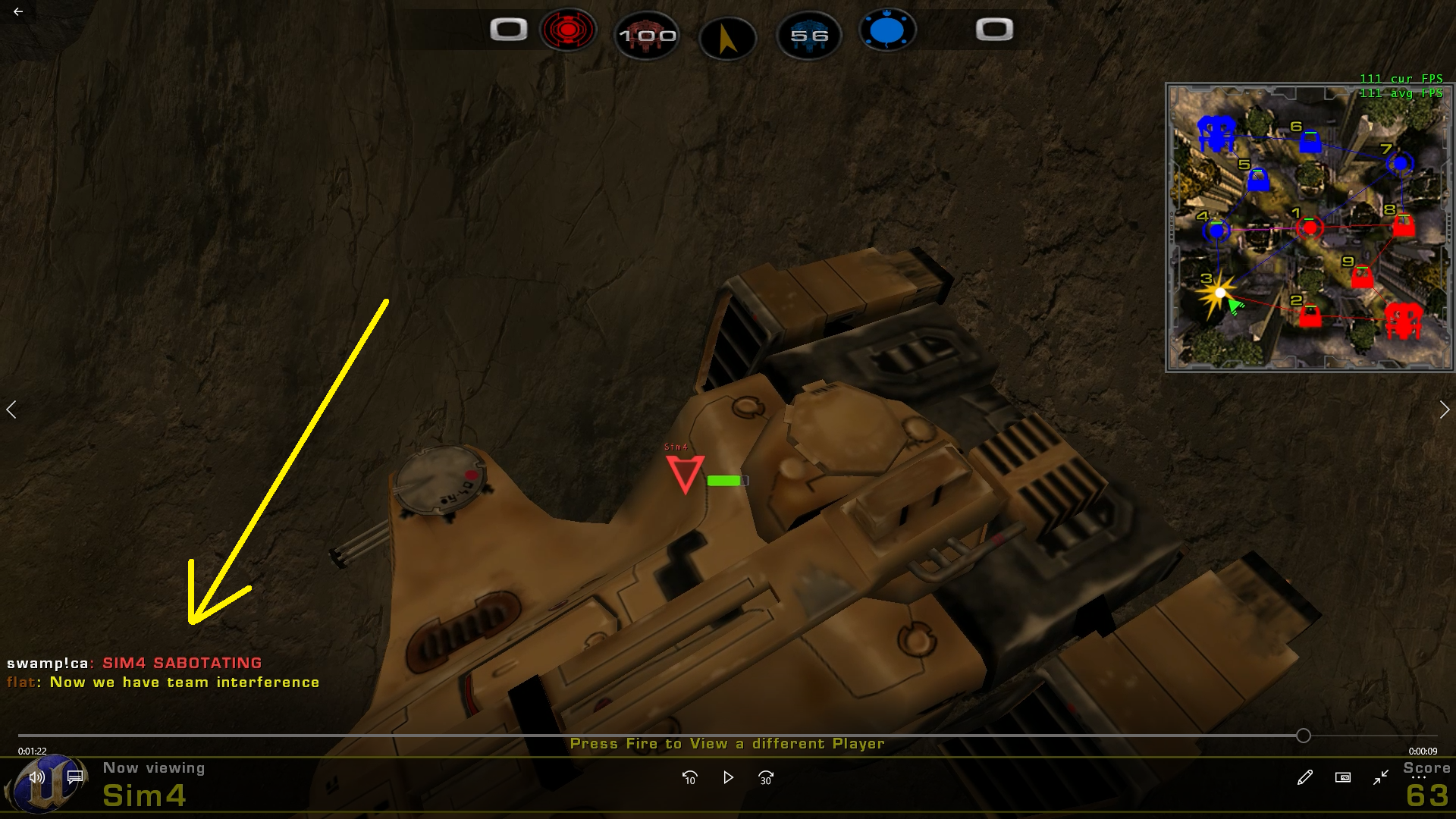Screen dimensions: 1456x819
Task: Skip back 10 seconds
Action: 689,777
